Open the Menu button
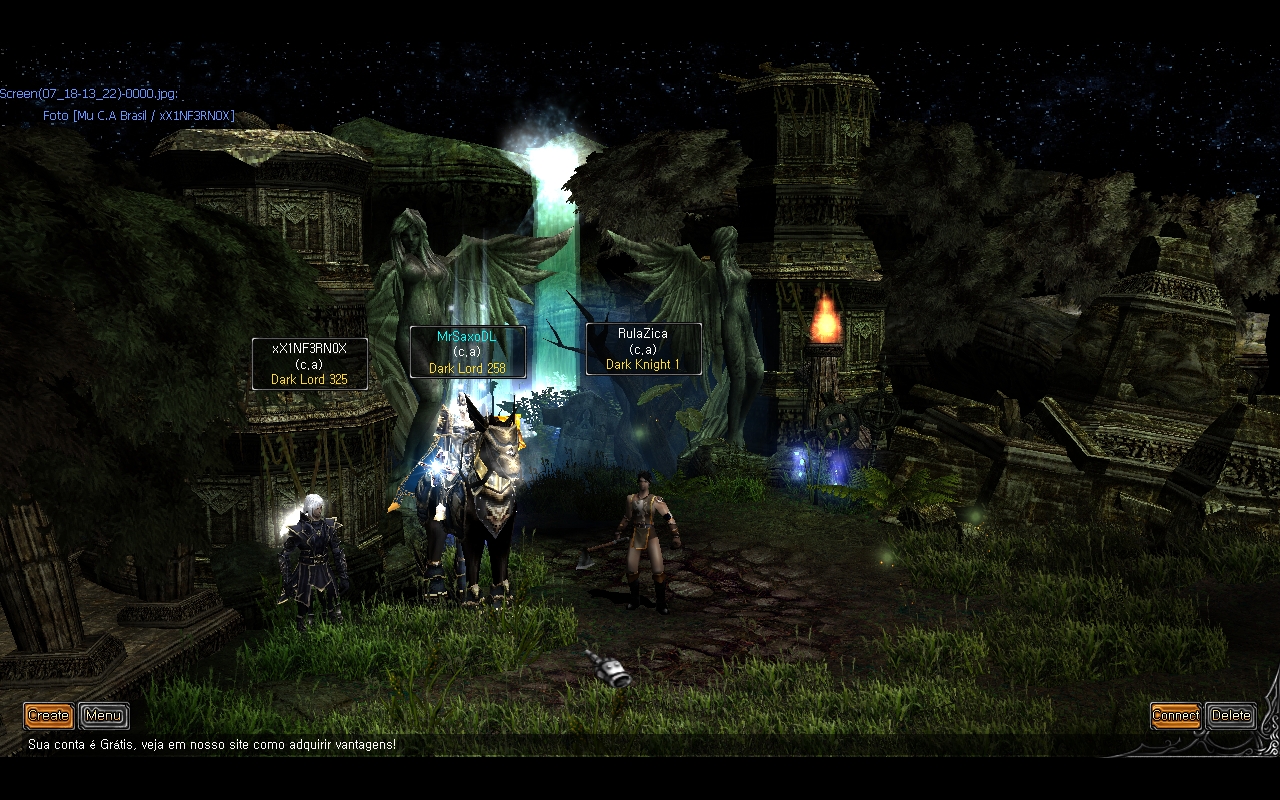The width and height of the screenshot is (1280, 800). pyautogui.click(x=103, y=715)
